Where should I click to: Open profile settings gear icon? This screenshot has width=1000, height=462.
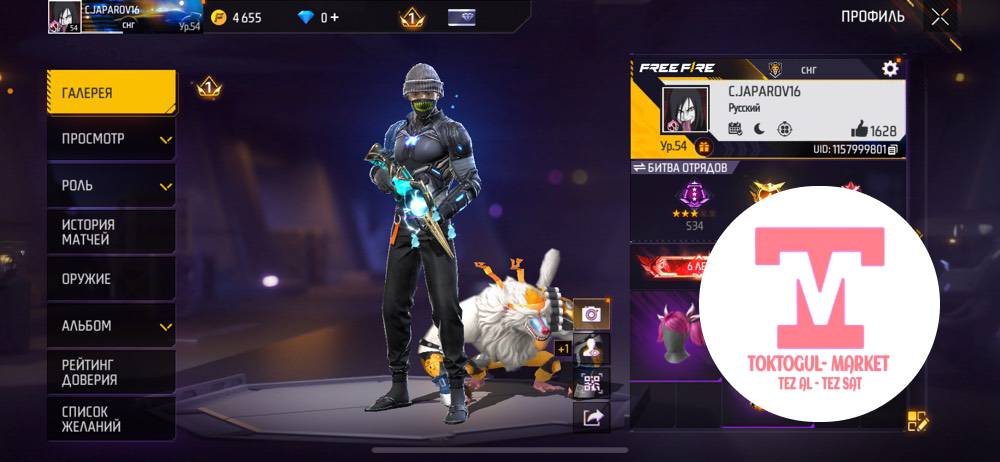pos(889,68)
